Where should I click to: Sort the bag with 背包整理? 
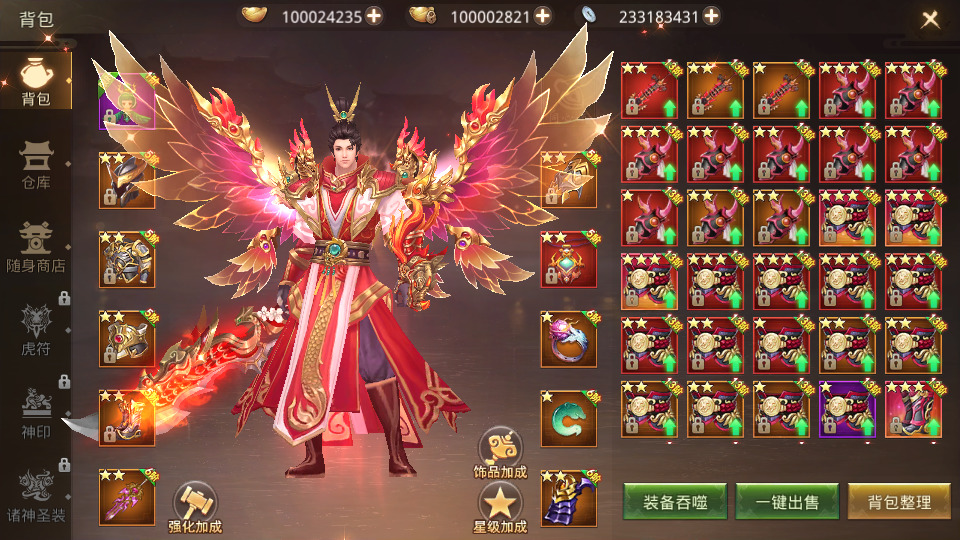pos(899,502)
